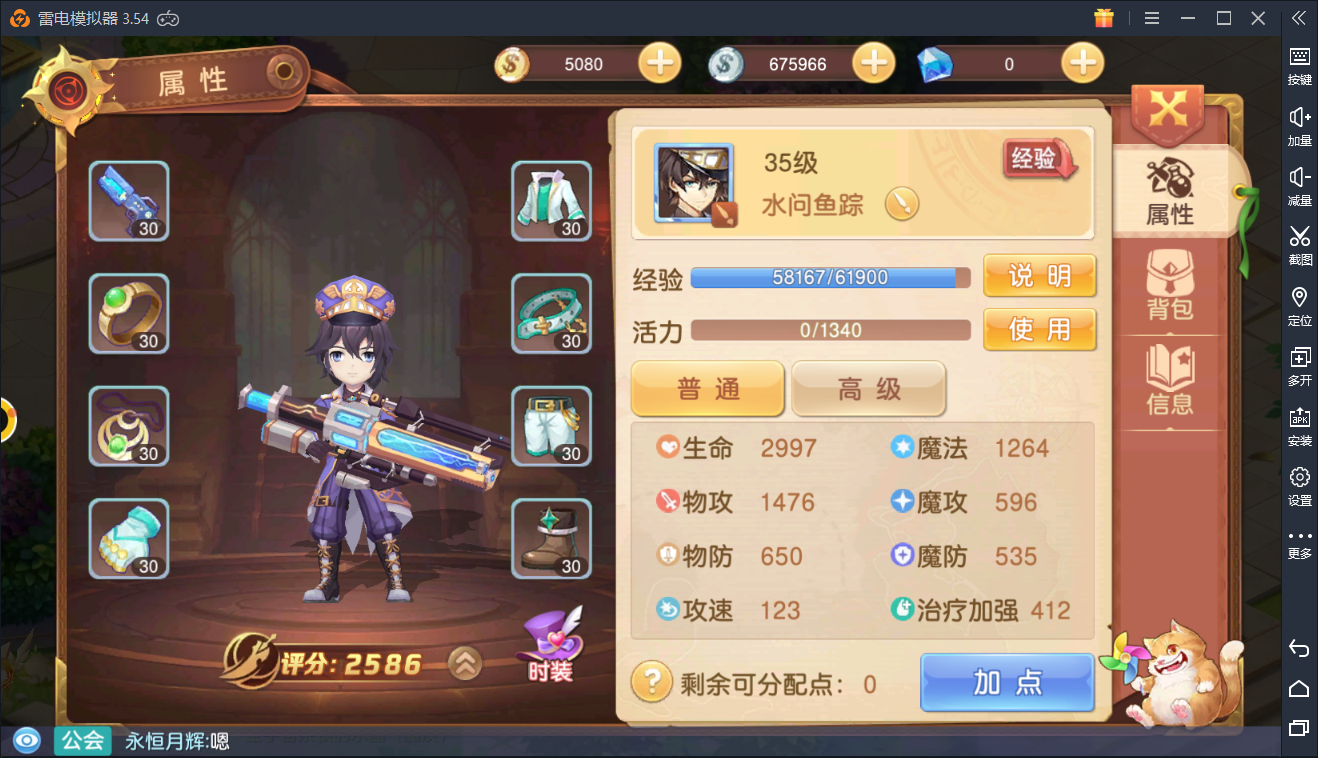This screenshot has width=1318, height=758.
Task: Switch to the 信息 info tab
Action: (1170, 381)
